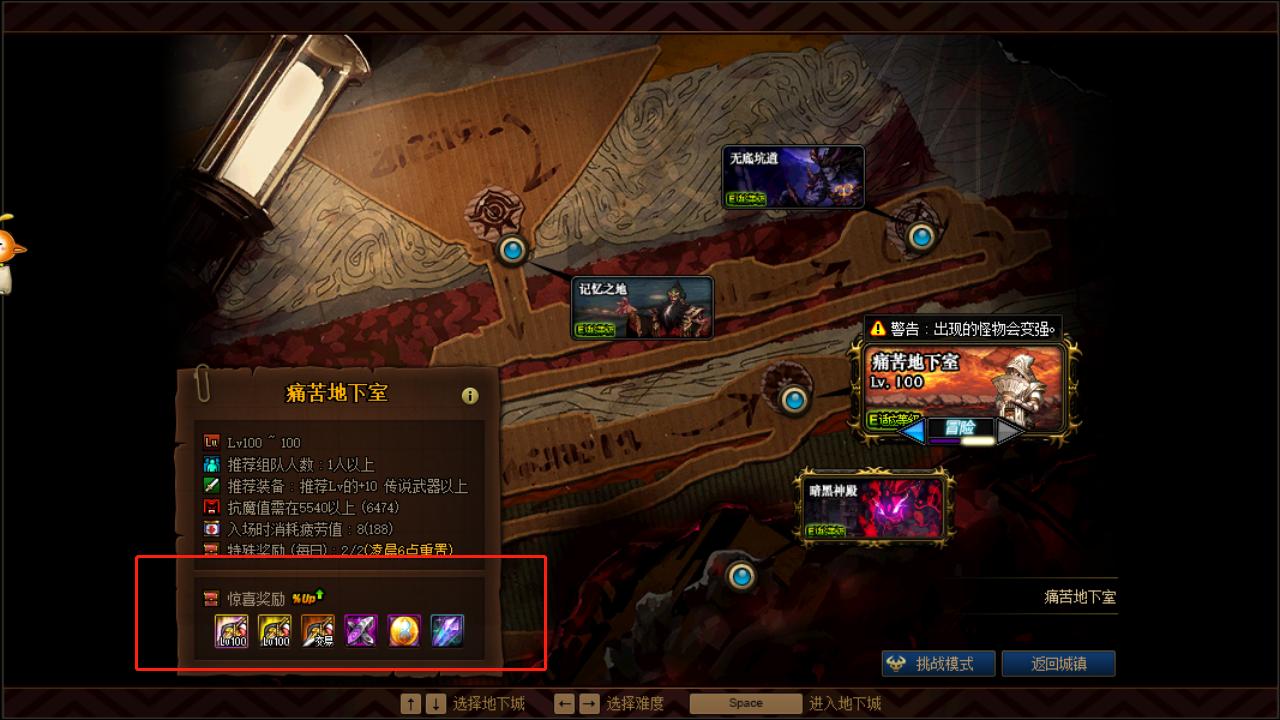Select the 暗黑神殿 dungeon thumbnail

pyautogui.click(x=877, y=508)
